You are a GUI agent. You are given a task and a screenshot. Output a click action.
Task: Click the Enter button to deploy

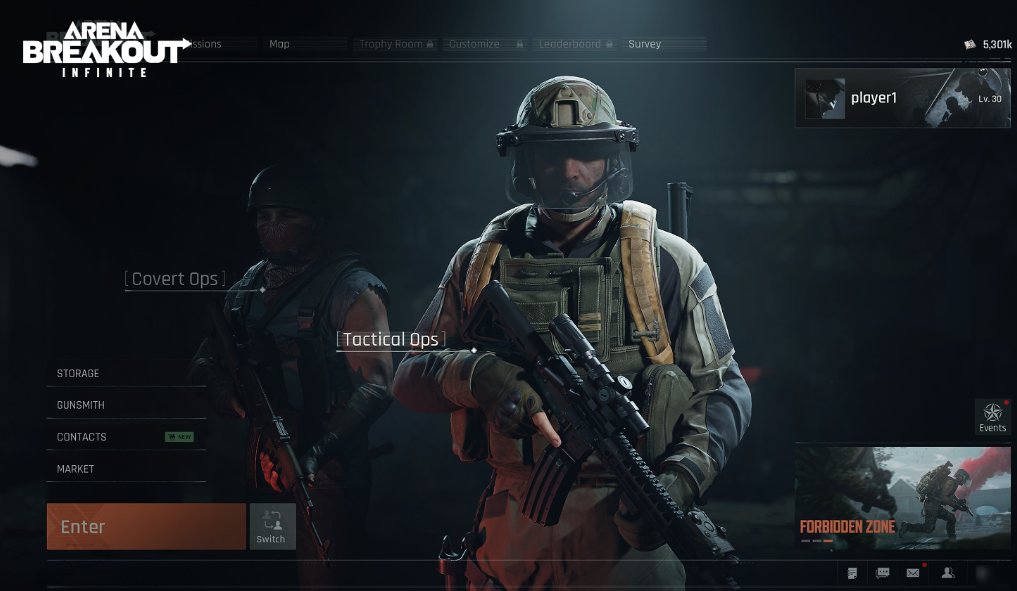pos(146,526)
